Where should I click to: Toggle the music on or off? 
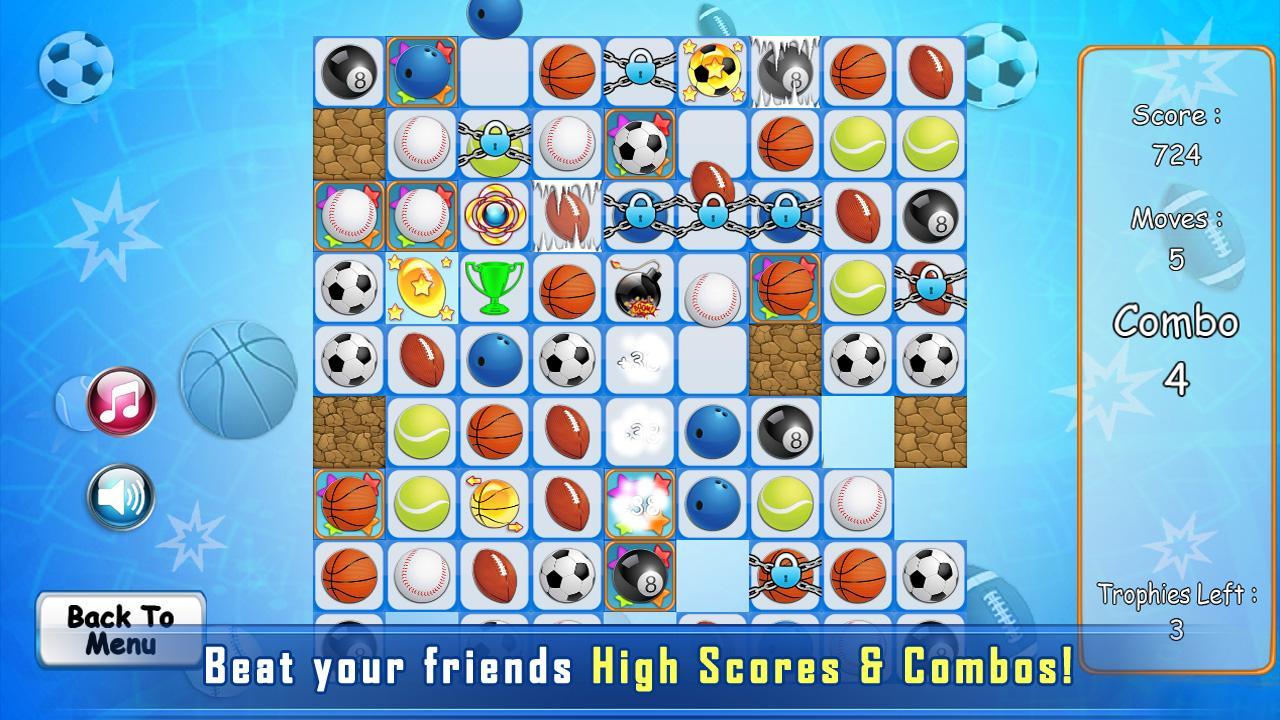[117, 400]
